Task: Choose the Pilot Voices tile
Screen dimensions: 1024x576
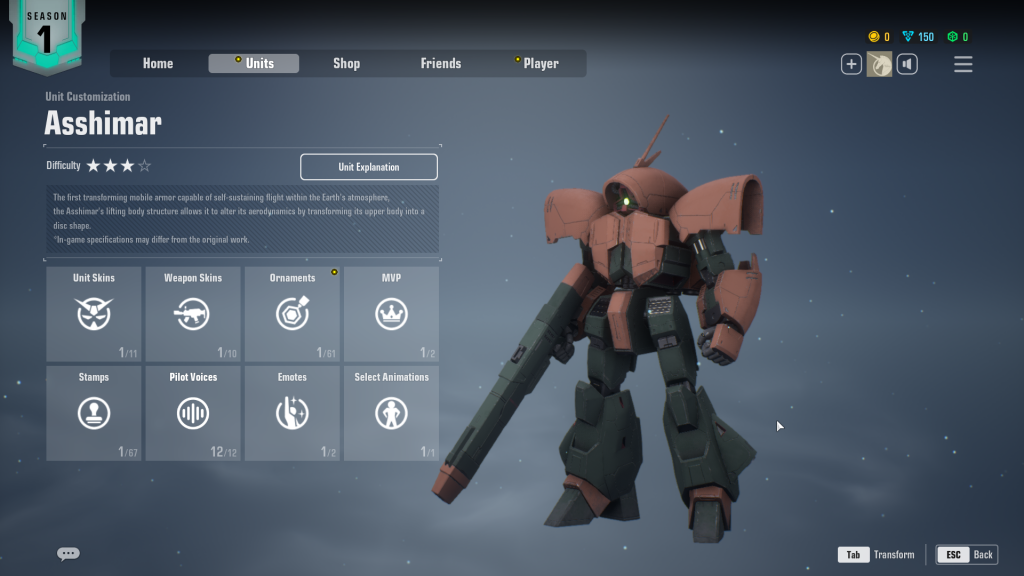Action: (193, 413)
